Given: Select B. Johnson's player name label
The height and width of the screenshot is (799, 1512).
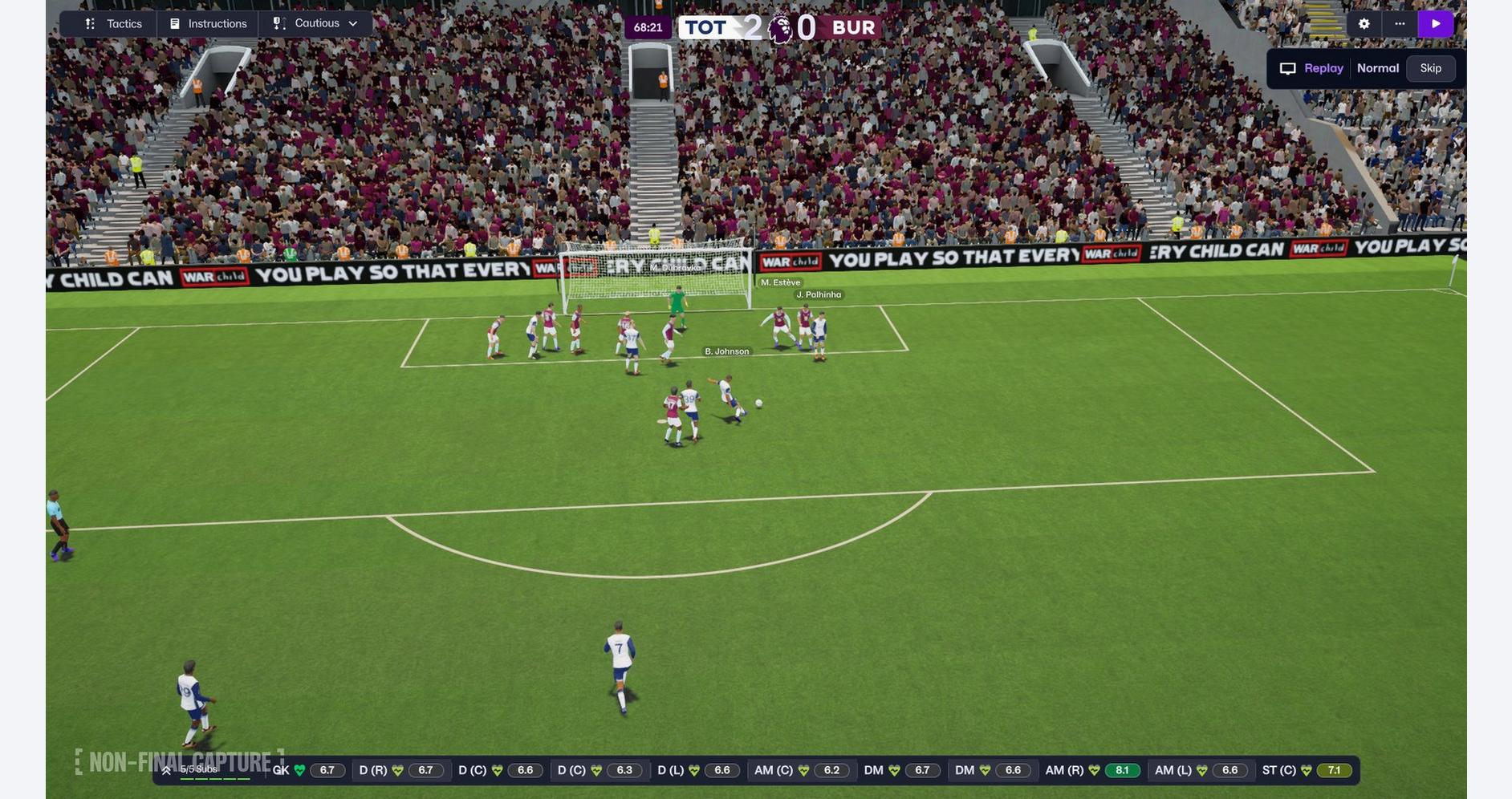Looking at the screenshot, I should click(x=726, y=351).
